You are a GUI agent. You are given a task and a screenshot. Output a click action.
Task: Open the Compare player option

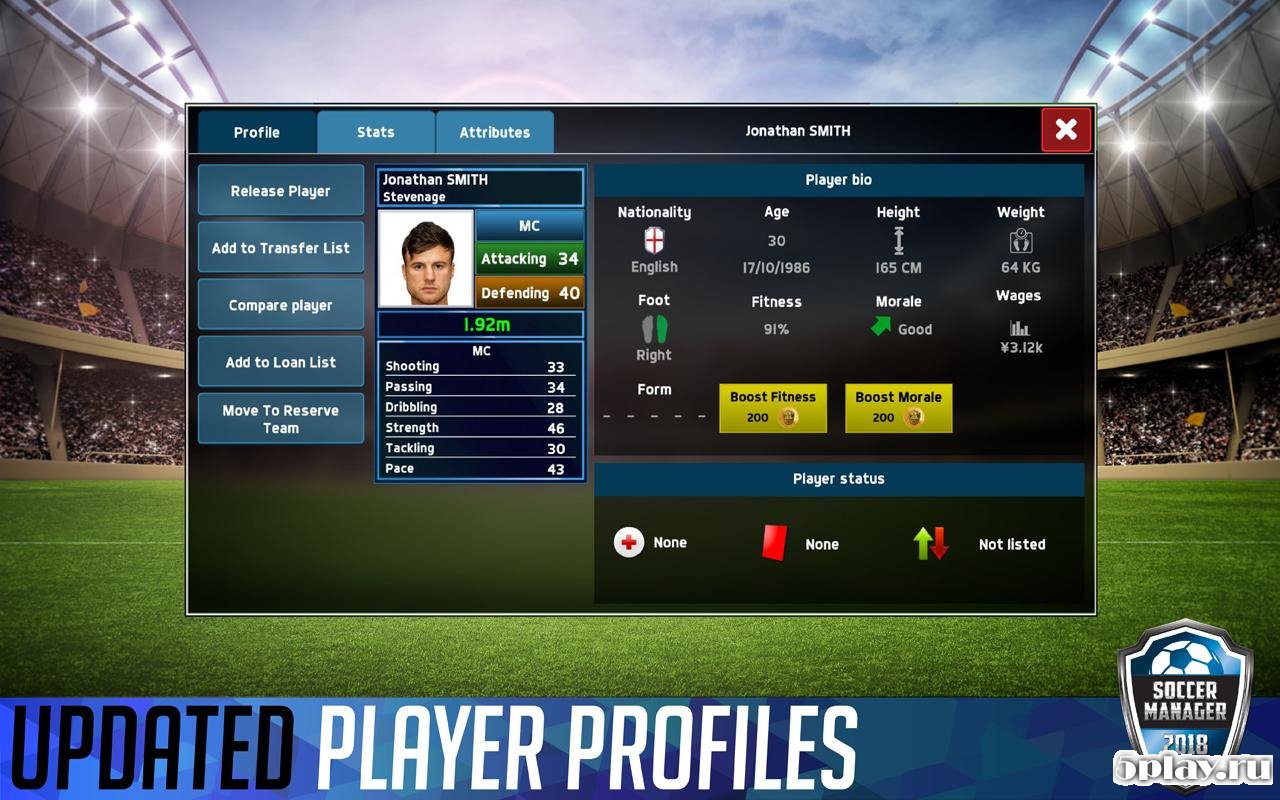click(x=281, y=305)
